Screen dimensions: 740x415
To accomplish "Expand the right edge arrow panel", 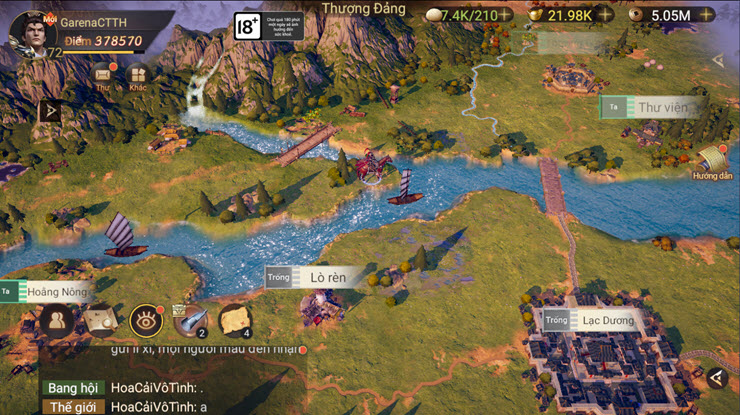I will click(x=717, y=60).
